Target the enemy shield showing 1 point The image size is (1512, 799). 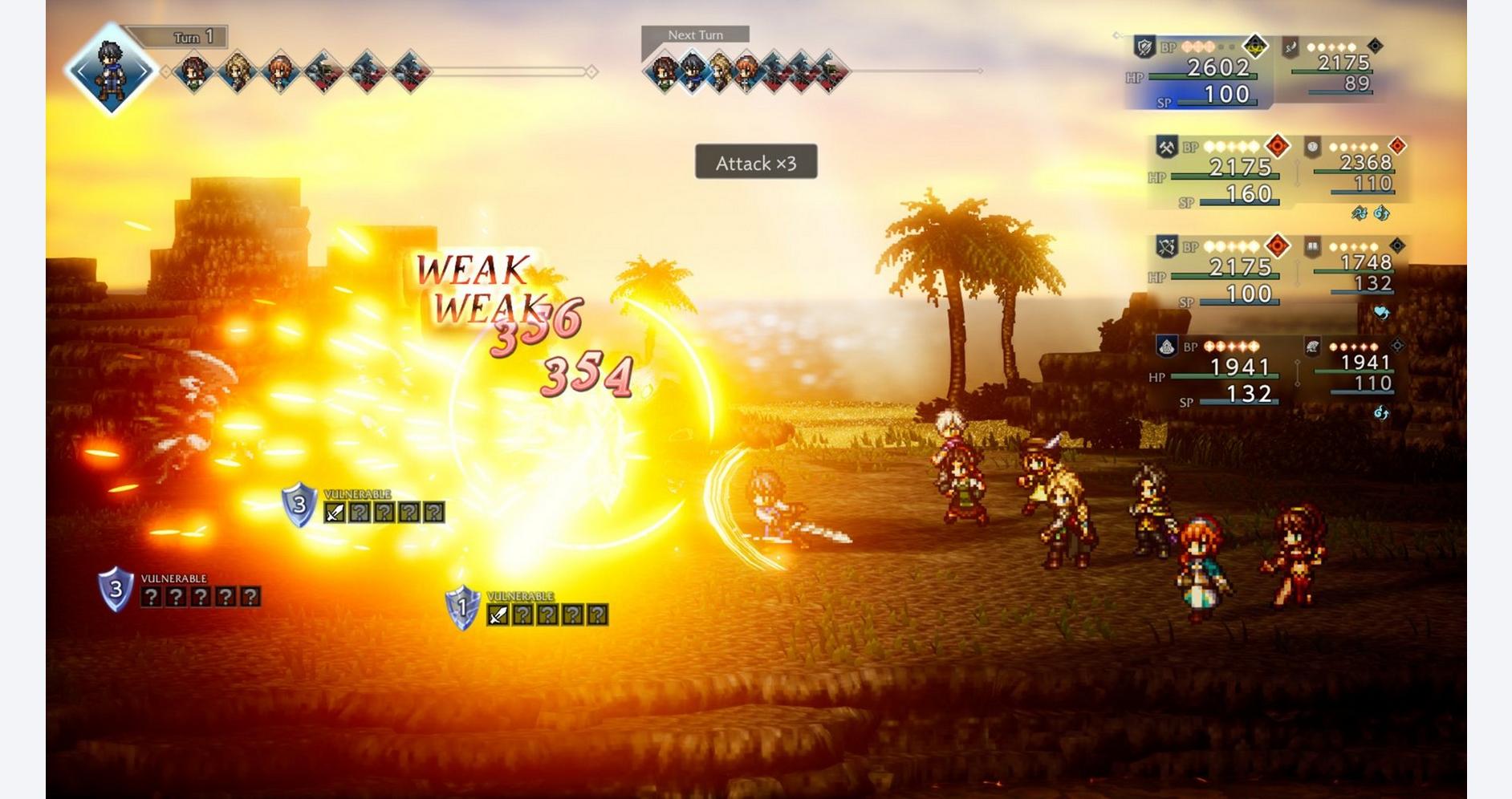click(x=462, y=608)
